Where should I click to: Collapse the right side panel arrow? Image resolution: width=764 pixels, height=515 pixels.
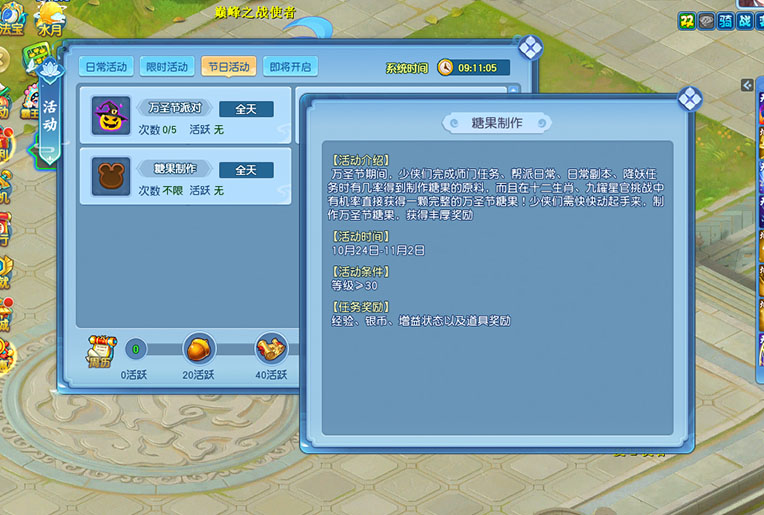(x=747, y=85)
